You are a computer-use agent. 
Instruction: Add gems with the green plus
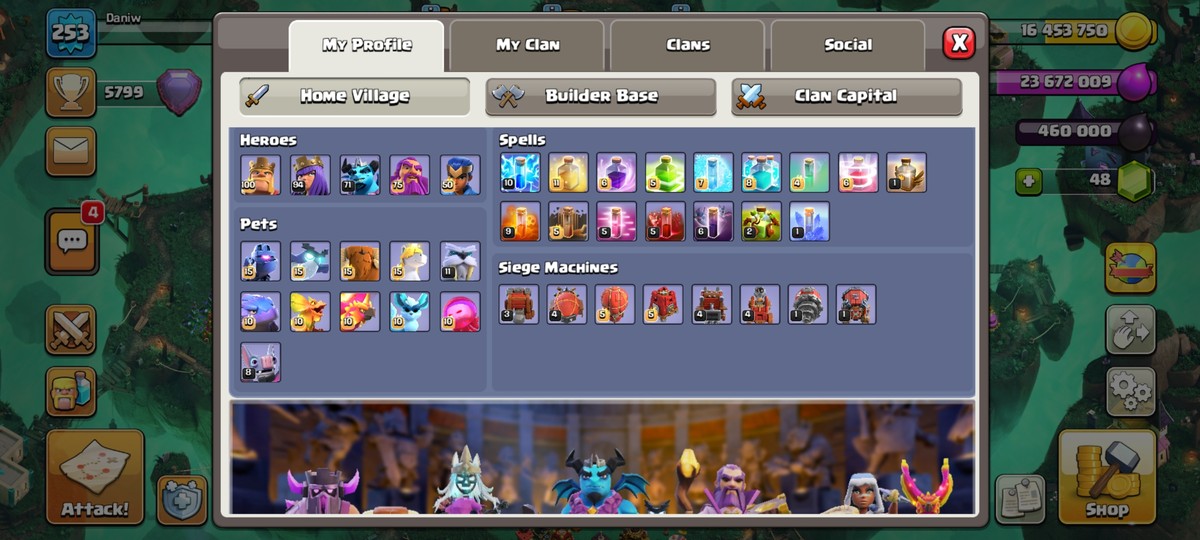coord(1029,181)
